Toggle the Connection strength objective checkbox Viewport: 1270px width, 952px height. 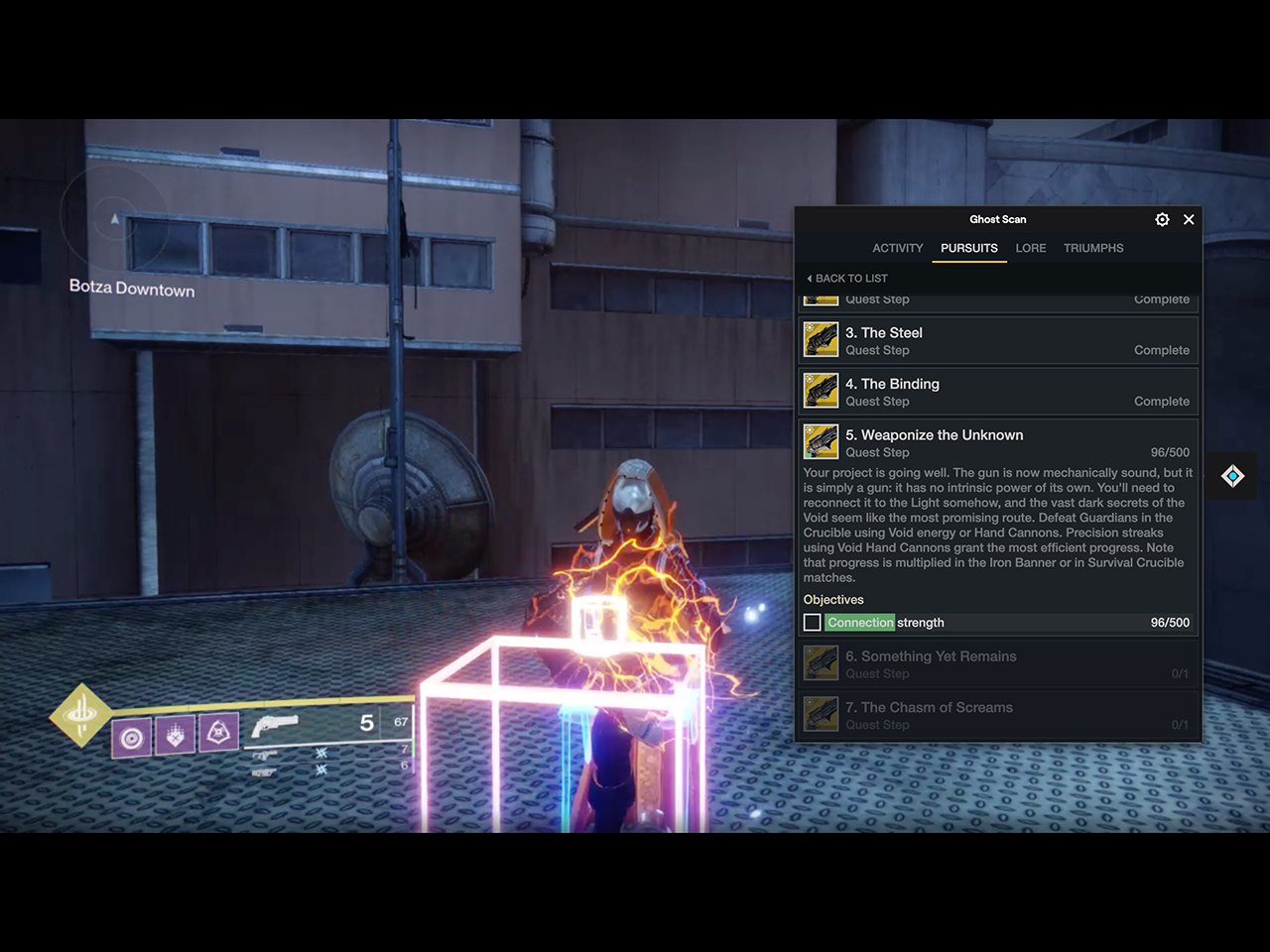[813, 623]
